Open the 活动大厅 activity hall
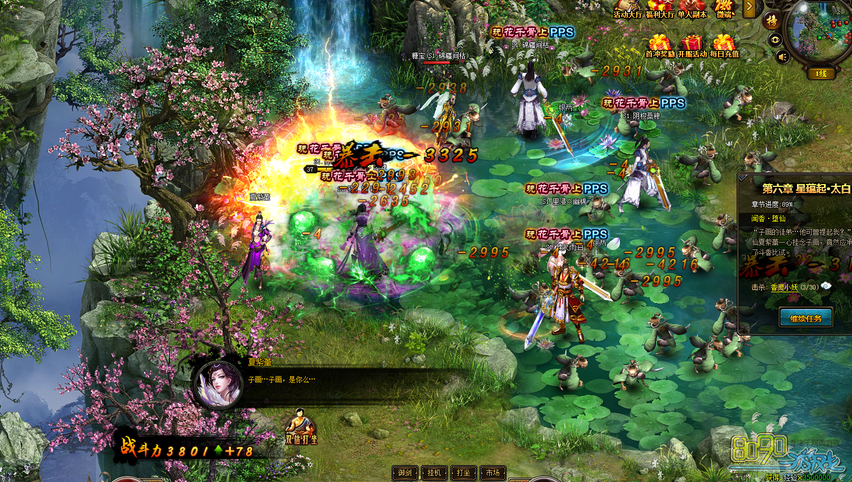The height and width of the screenshot is (482, 852). tap(628, 9)
